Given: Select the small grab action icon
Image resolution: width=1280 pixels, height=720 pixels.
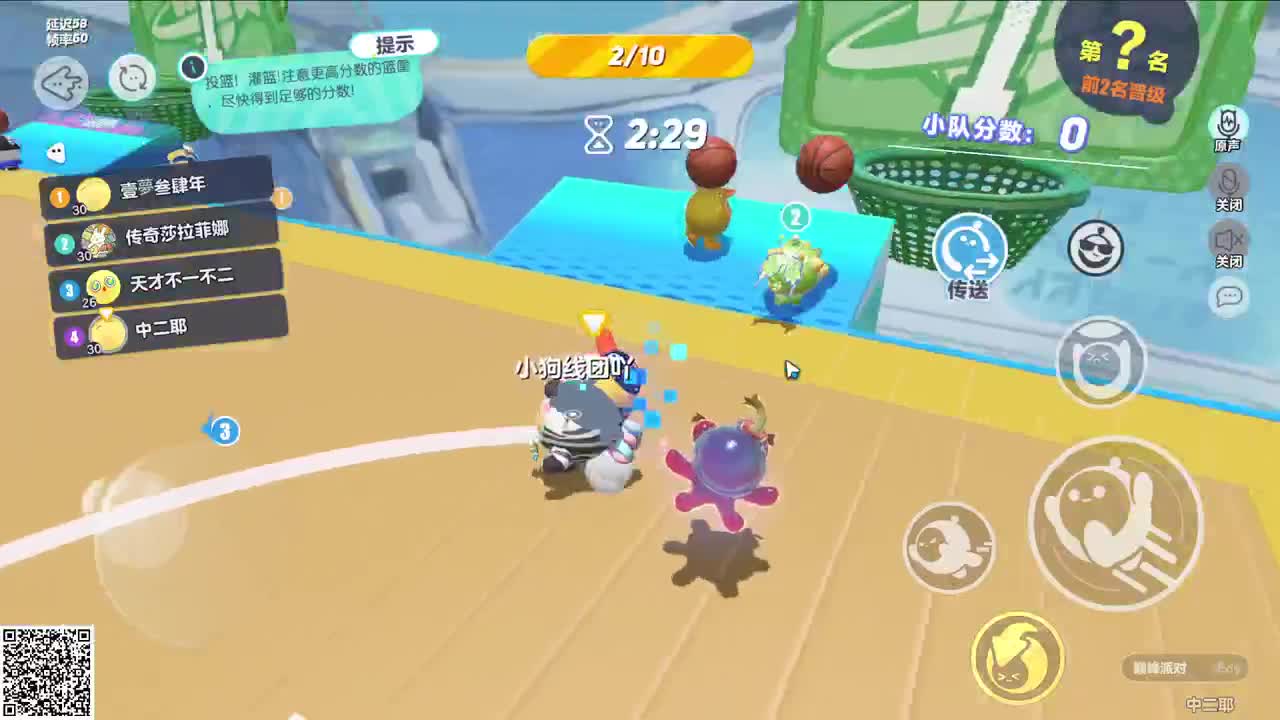Looking at the screenshot, I should point(948,548).
